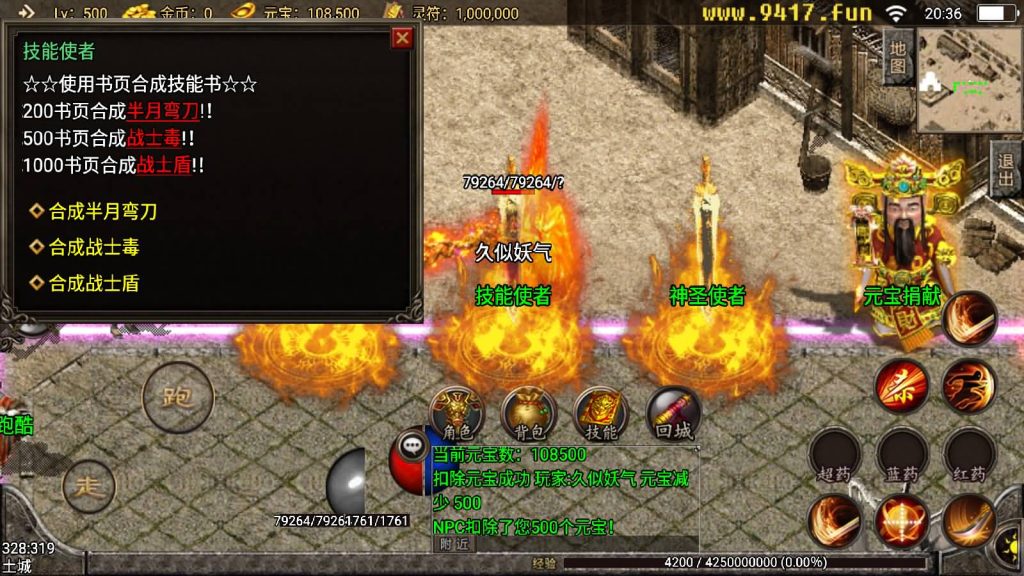This screenshot has height=576, width=1024.
Task: Open the 角色 character panel
Action: point(457,413)
